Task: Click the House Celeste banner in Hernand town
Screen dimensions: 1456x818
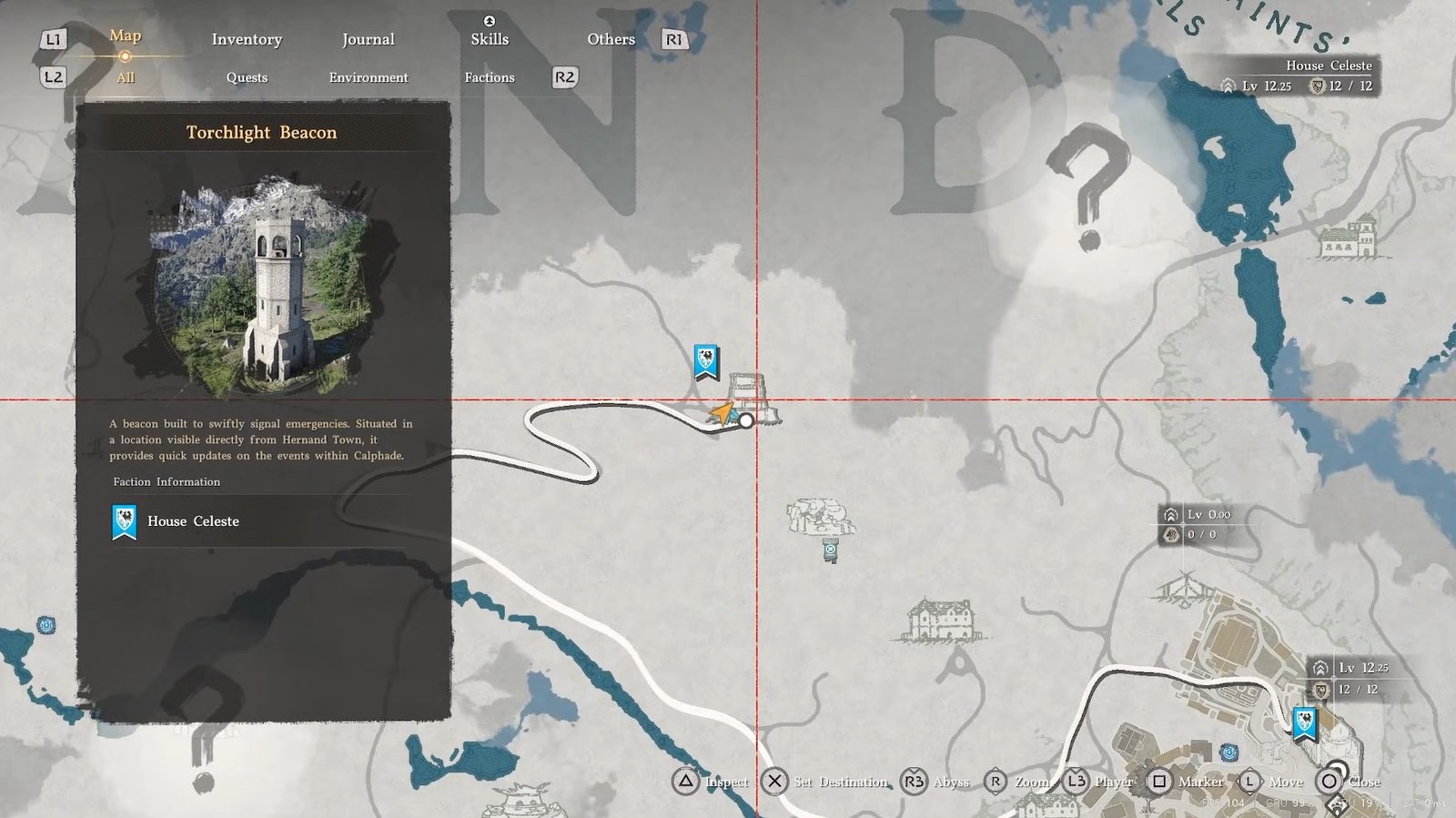Action: tap(1305, 724)
